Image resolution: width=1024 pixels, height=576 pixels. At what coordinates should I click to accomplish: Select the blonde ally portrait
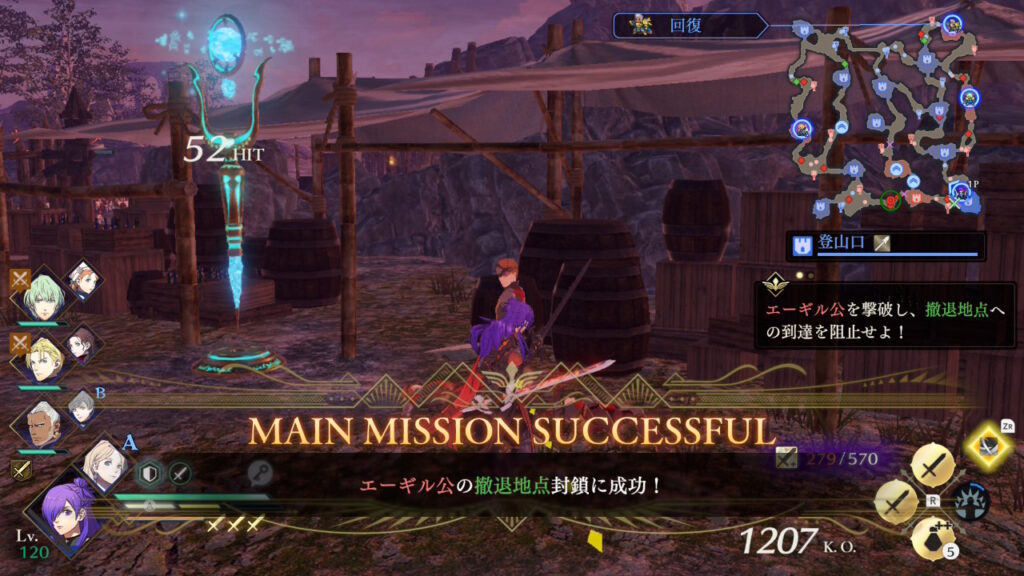coord(43,362)
